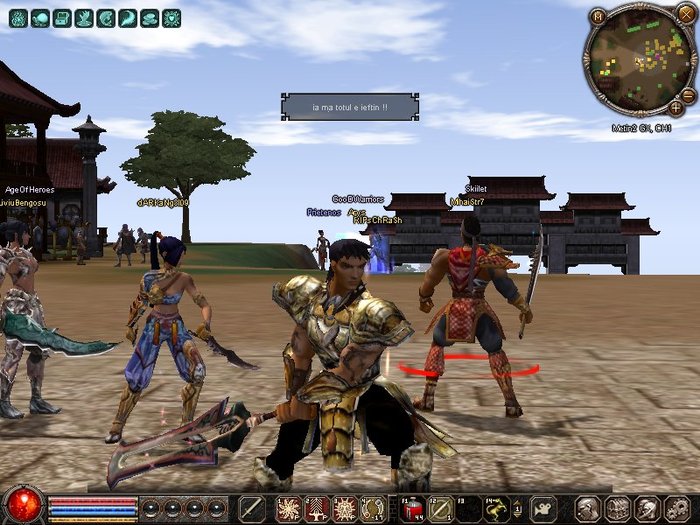Select the clam shell buff icon
700x525 pixels.
(150, 18)
